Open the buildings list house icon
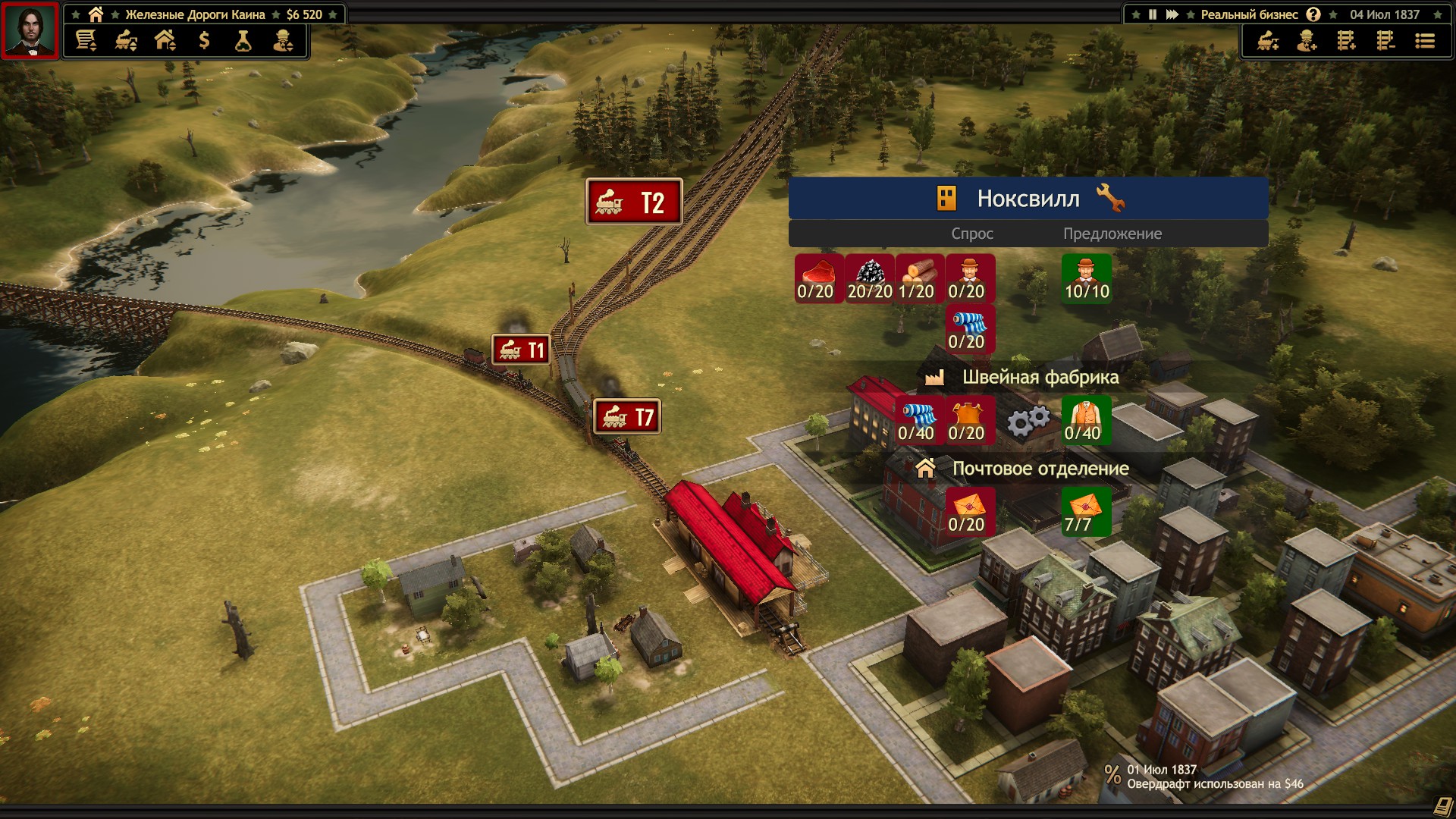 coord(165,41)
